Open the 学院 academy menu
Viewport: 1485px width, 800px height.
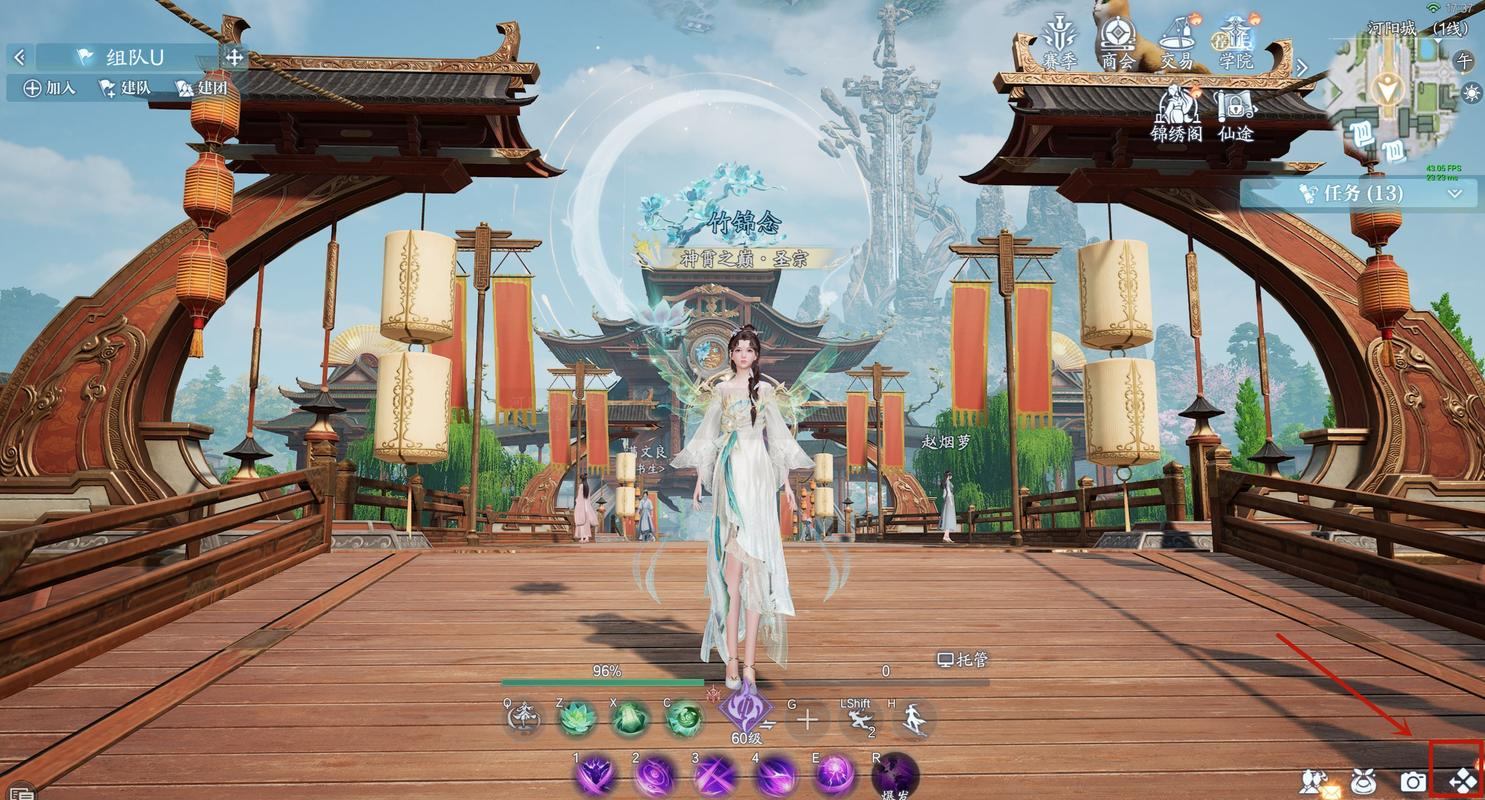[1236, 42]
